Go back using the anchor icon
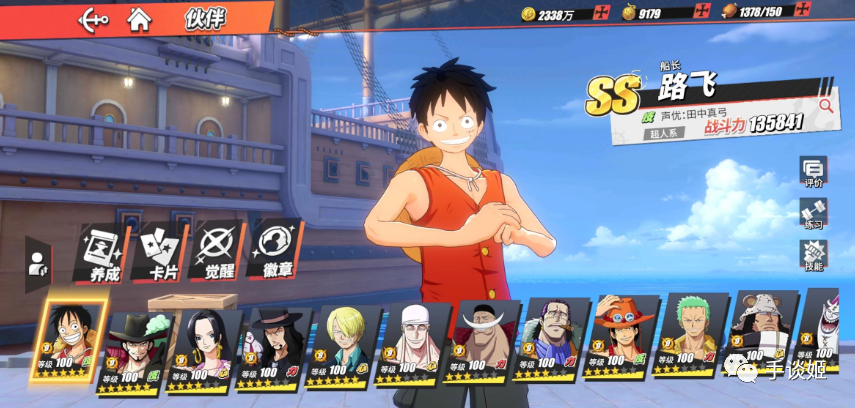 [93, 19]
